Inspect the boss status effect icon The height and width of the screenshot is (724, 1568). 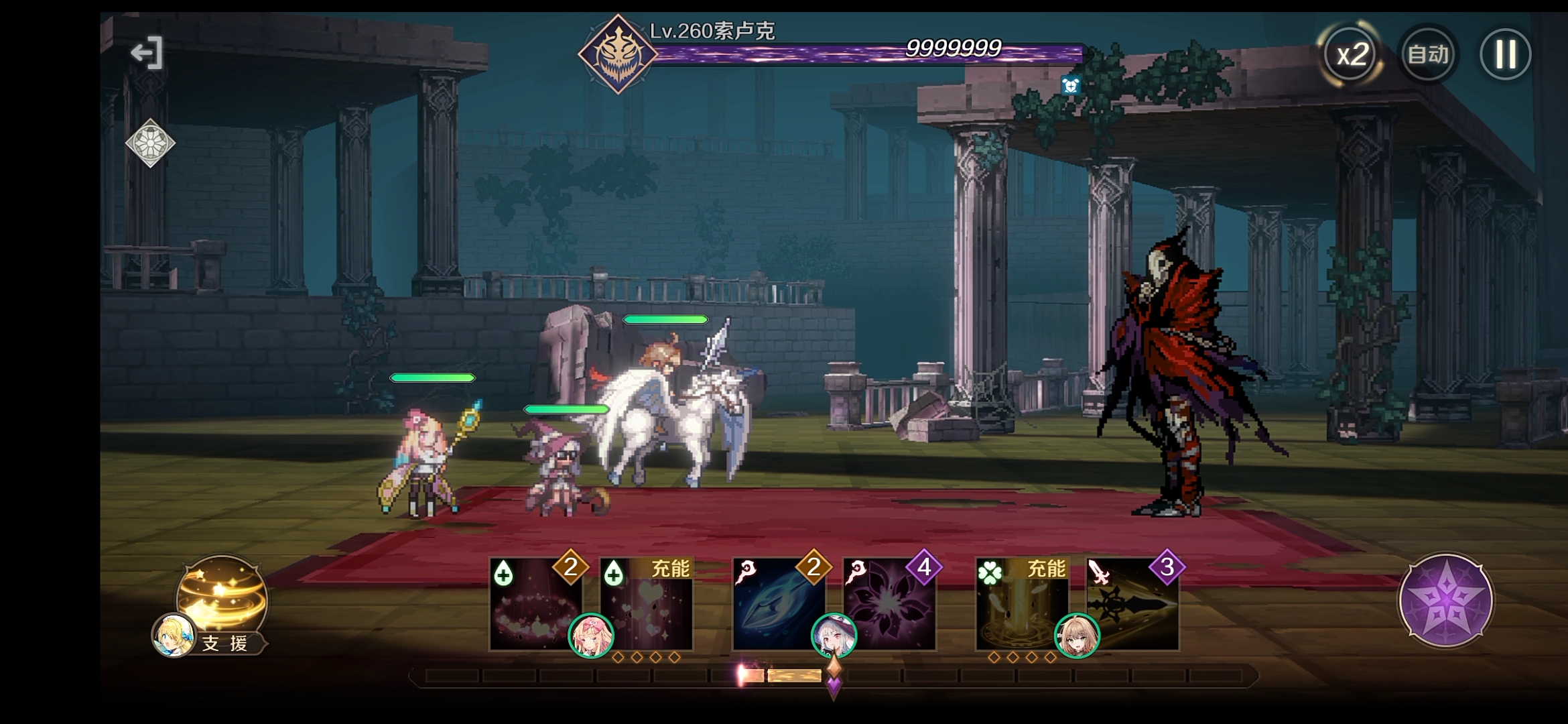1070,85
